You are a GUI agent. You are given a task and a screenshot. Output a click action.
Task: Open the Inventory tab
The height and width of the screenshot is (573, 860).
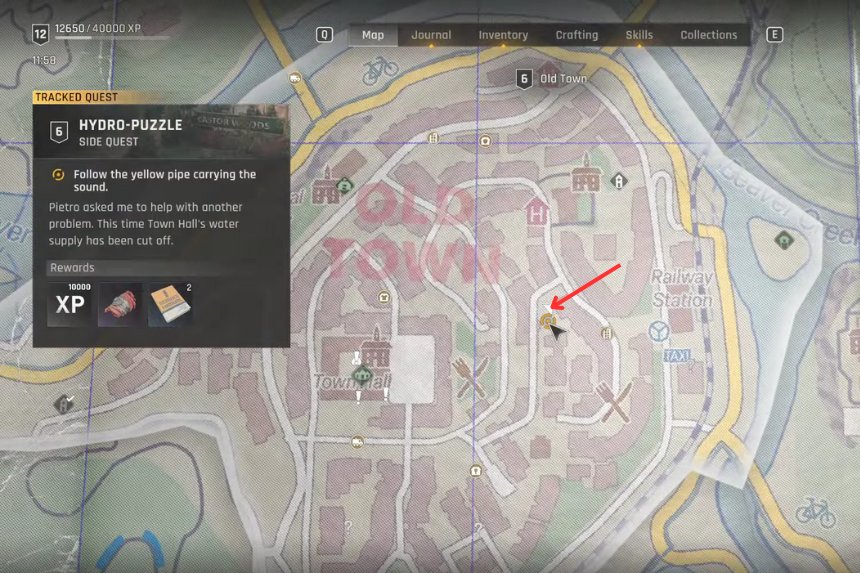pyautogui.click(x=503, y=35)
